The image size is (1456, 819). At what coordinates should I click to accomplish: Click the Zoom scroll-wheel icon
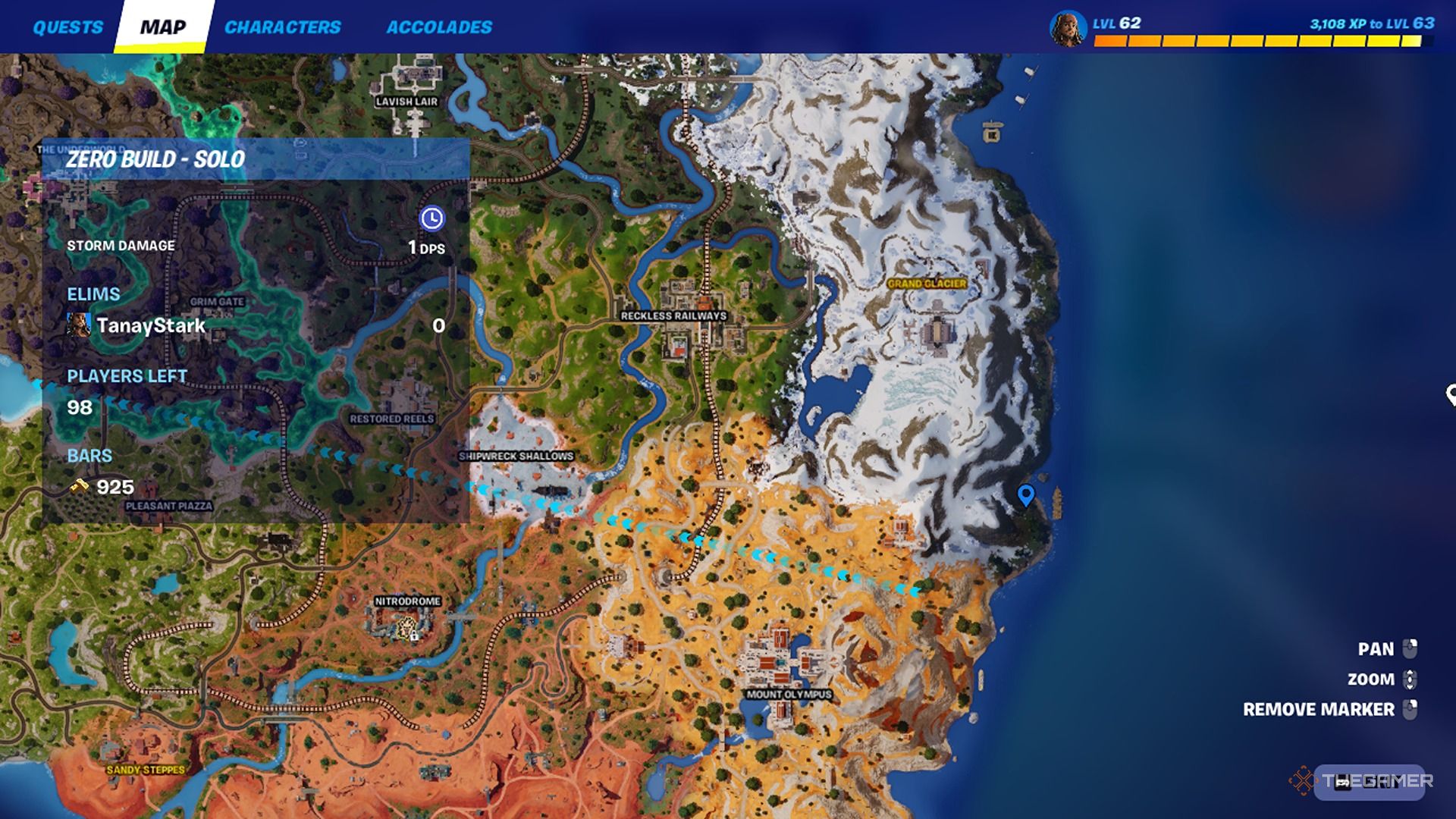pos(1410,679)
